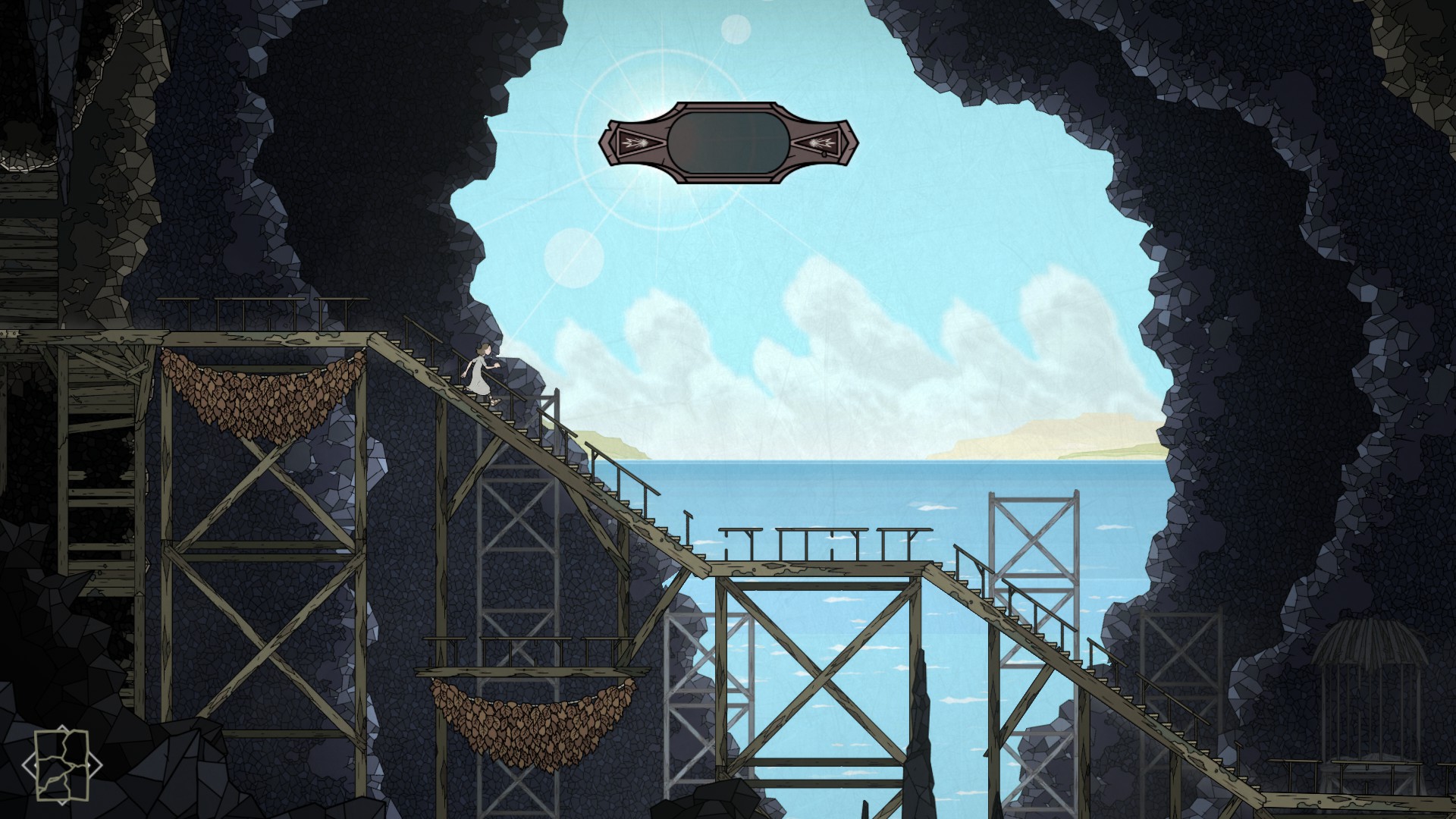Open the cracked glass panel icon

[x=62, y=765]
